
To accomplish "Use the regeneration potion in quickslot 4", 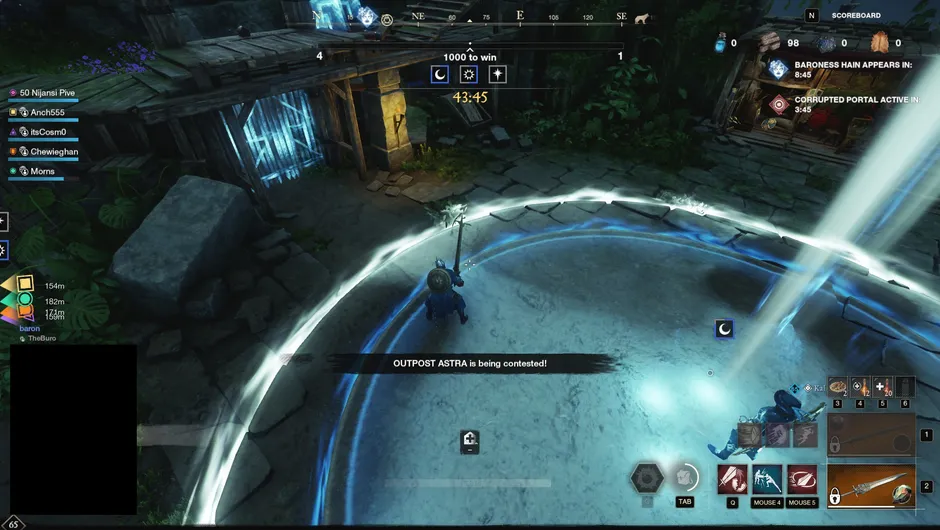I will click(860, 386).
